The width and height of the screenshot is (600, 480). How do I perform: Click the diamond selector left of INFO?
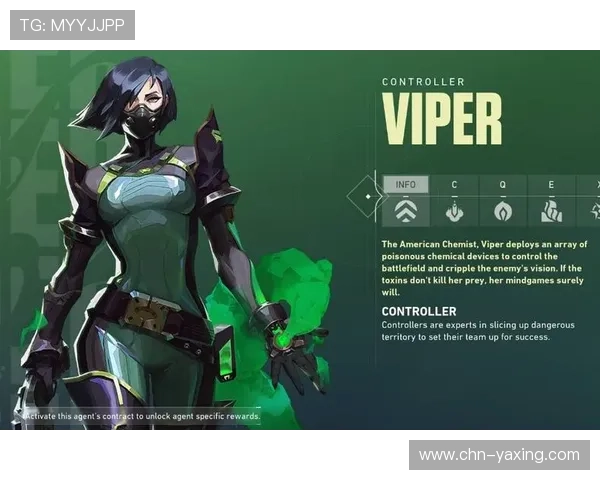pos(367,196)
